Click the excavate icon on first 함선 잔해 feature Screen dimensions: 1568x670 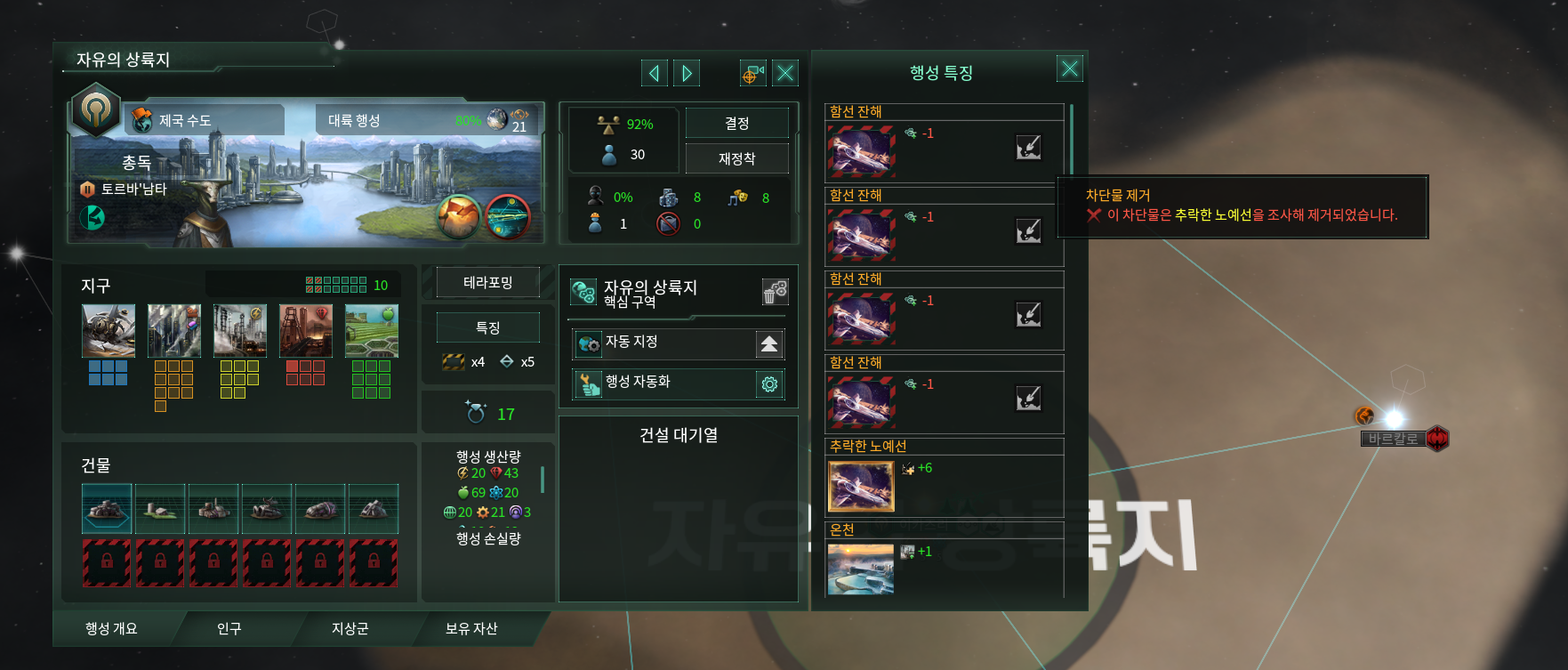click(x=1029, y=149)
